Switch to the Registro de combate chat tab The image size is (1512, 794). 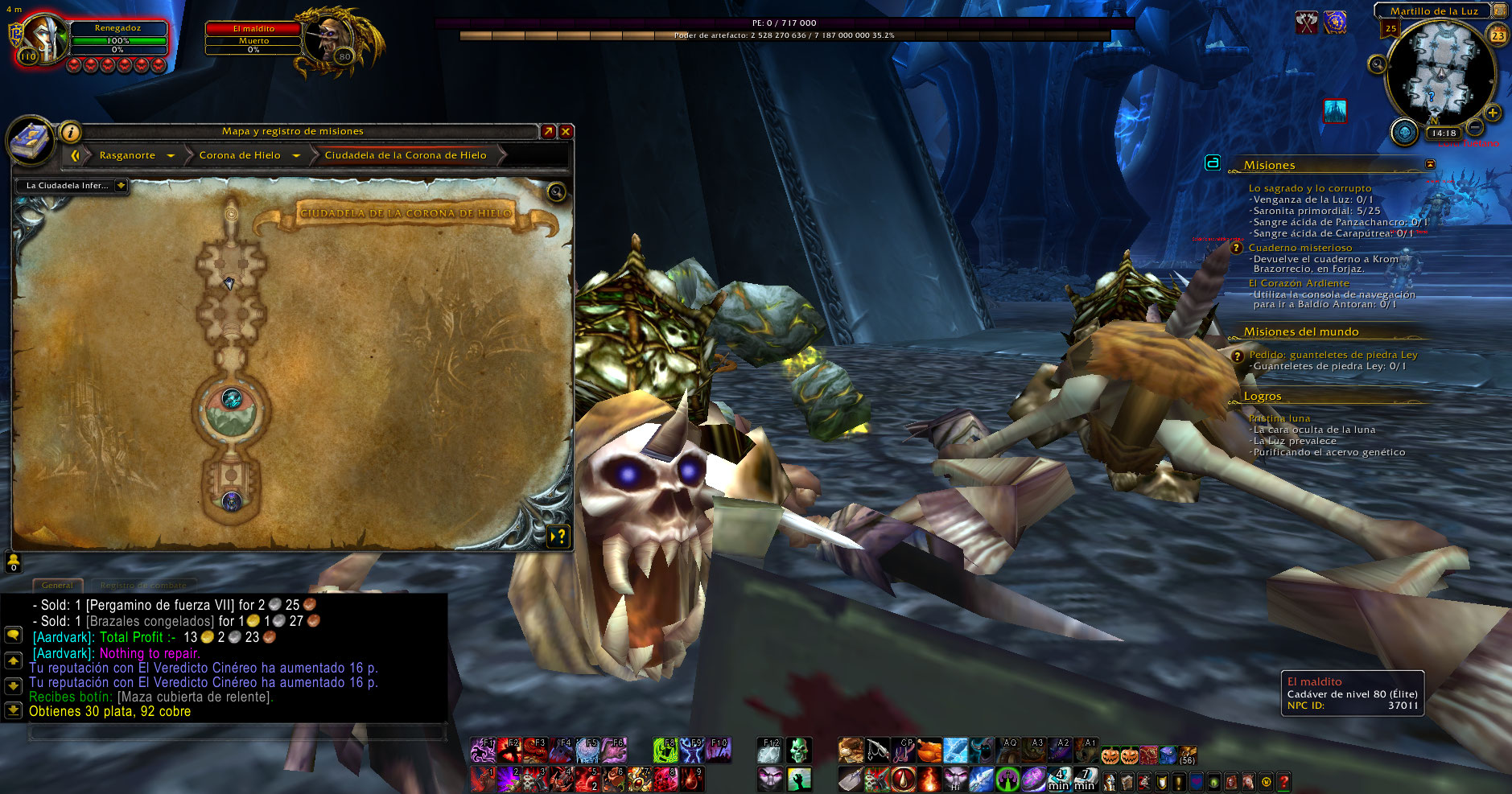tap(143, 586)
